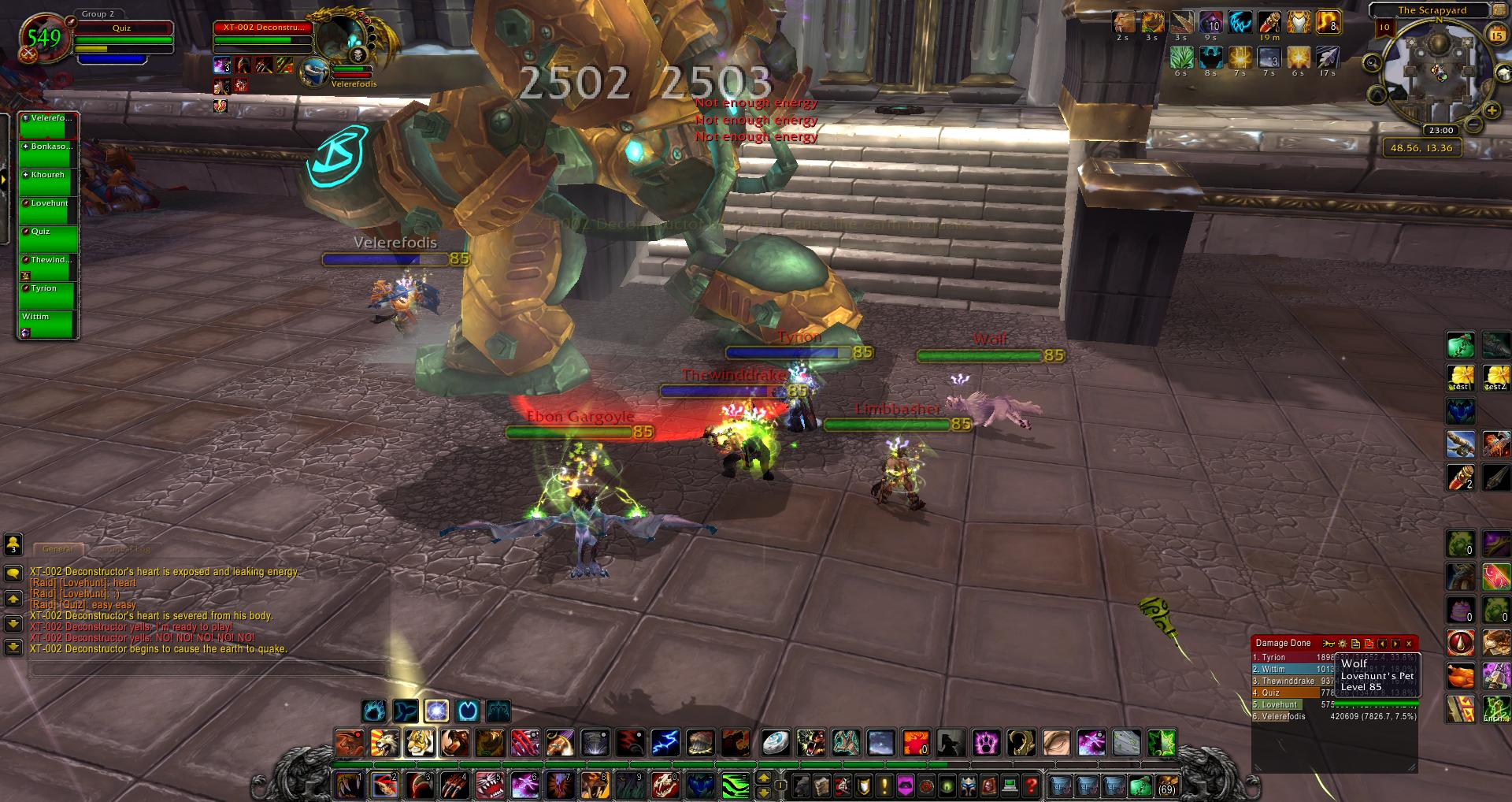
Task: Open the backpack showing 69 free slots
Action: 1166,785
